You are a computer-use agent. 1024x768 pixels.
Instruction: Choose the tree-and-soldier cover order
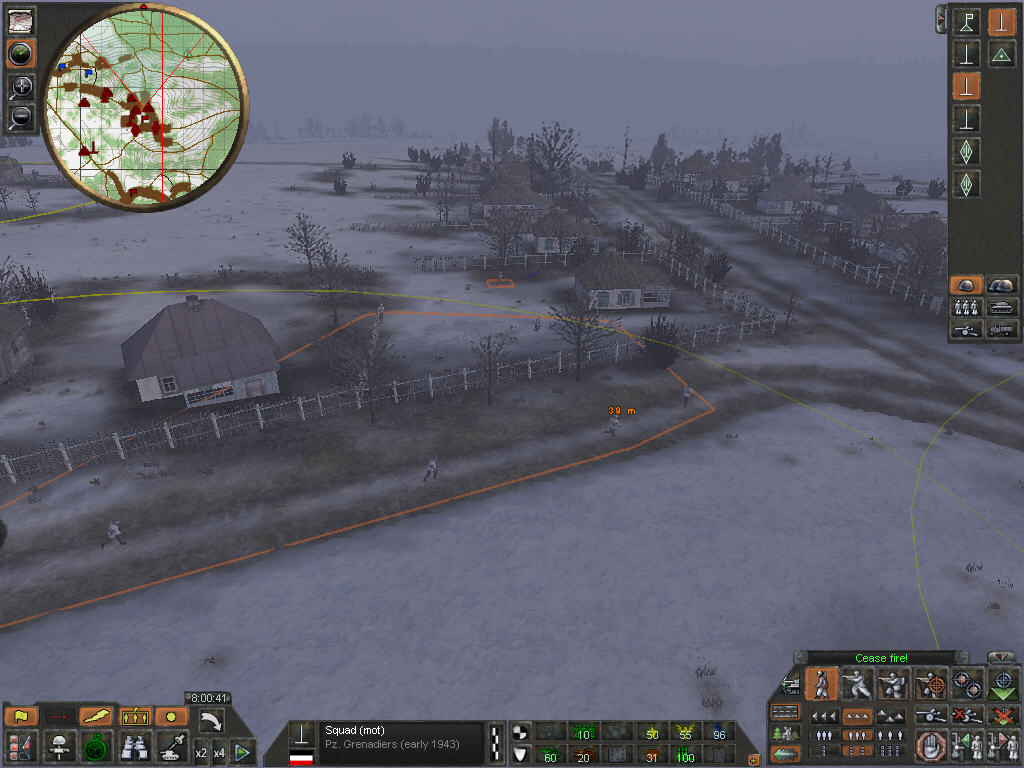point(786,734)
